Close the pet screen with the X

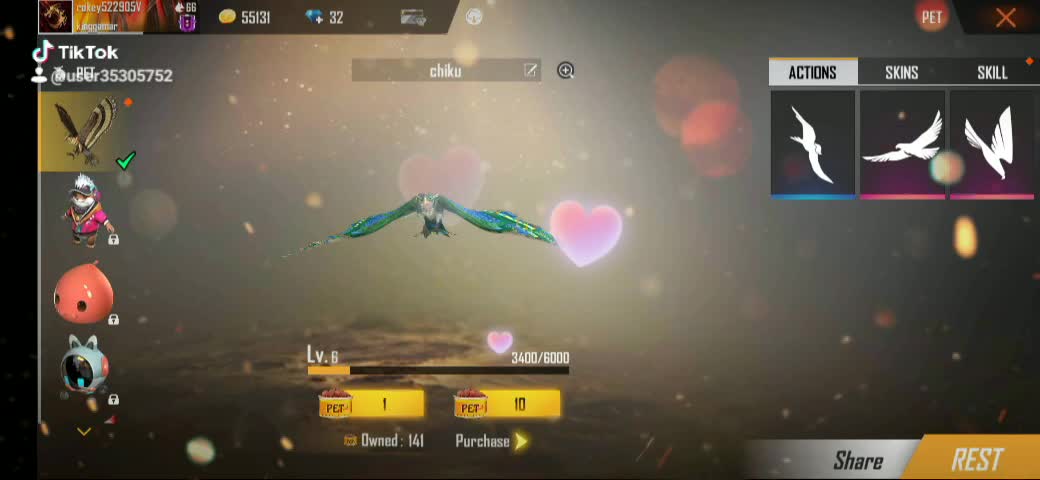(1005, 17)
